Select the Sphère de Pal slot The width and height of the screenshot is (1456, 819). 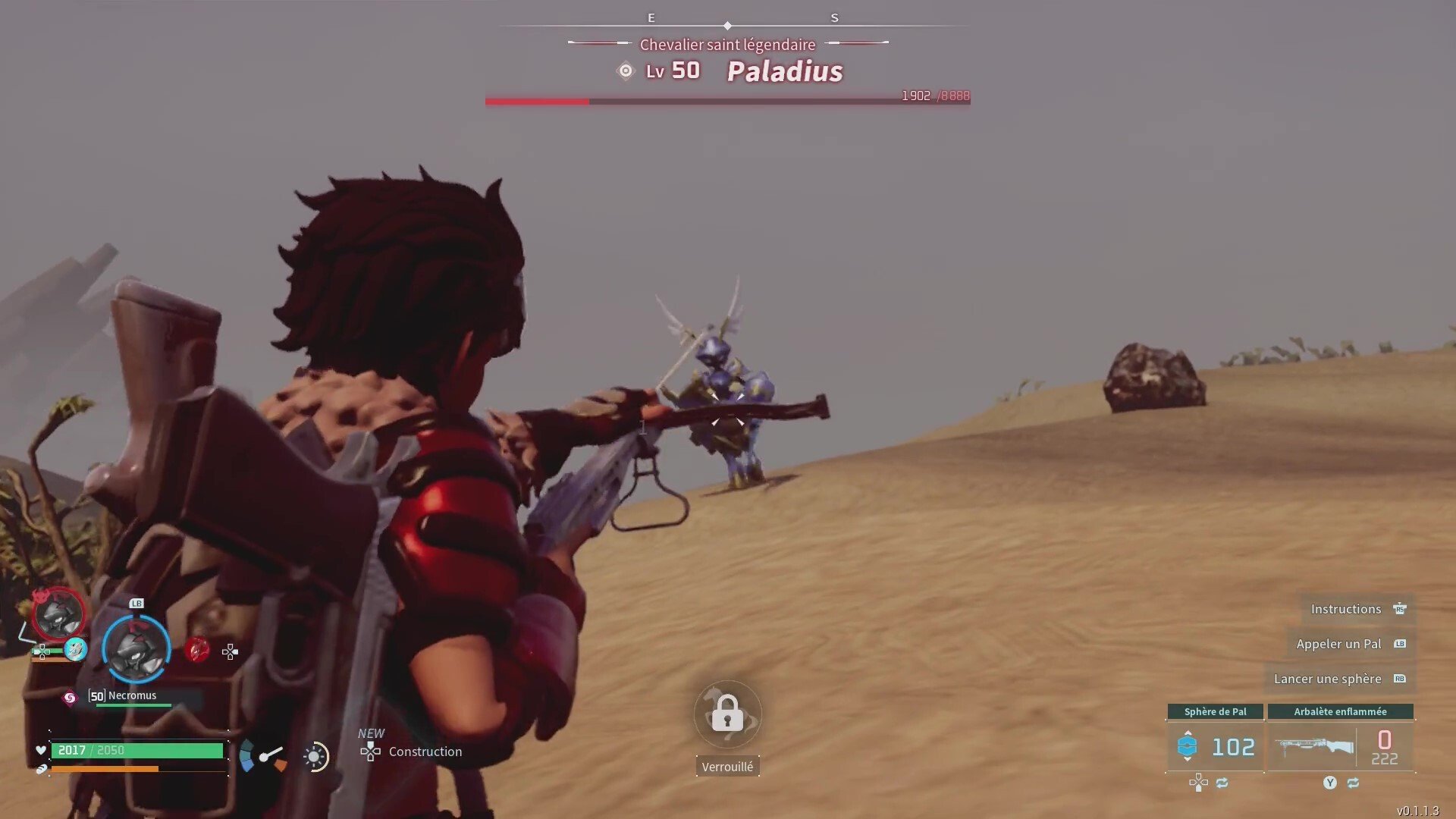tap(1215, 746)
